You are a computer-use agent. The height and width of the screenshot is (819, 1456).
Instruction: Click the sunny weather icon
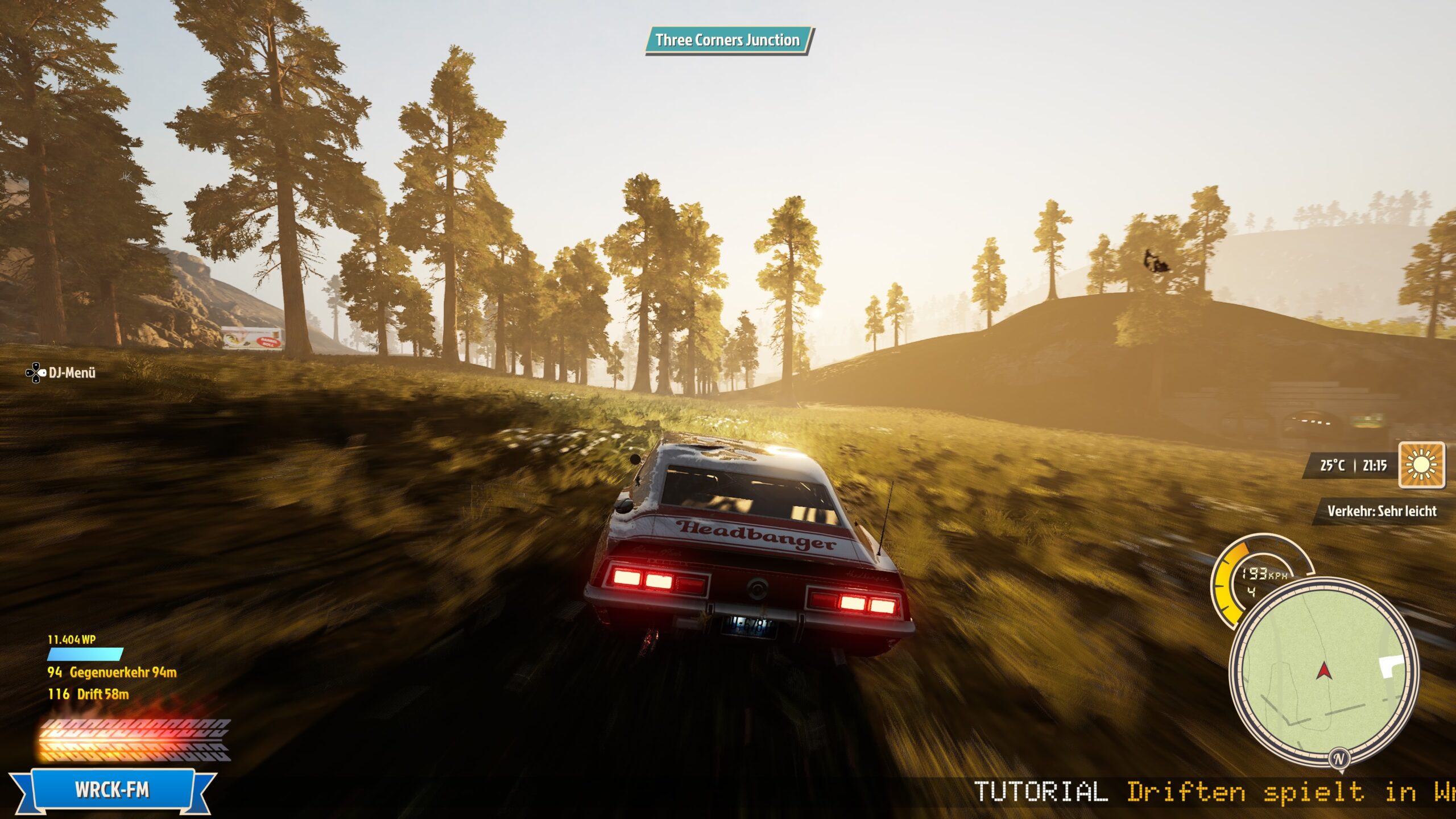coord(1421,465)
